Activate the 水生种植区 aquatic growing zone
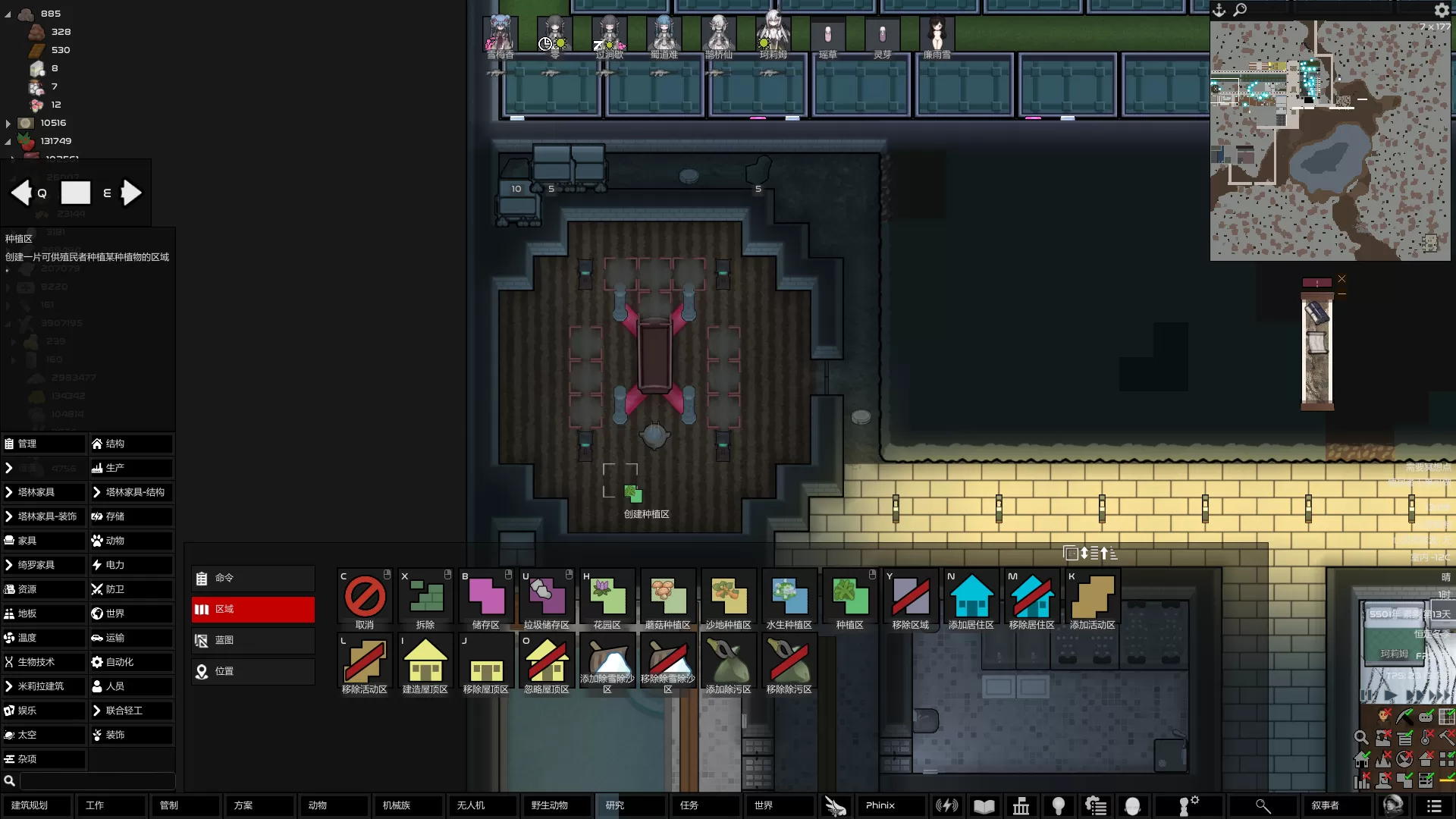Viewport: 1456px width, 819px height. click(x=789, y=598)
